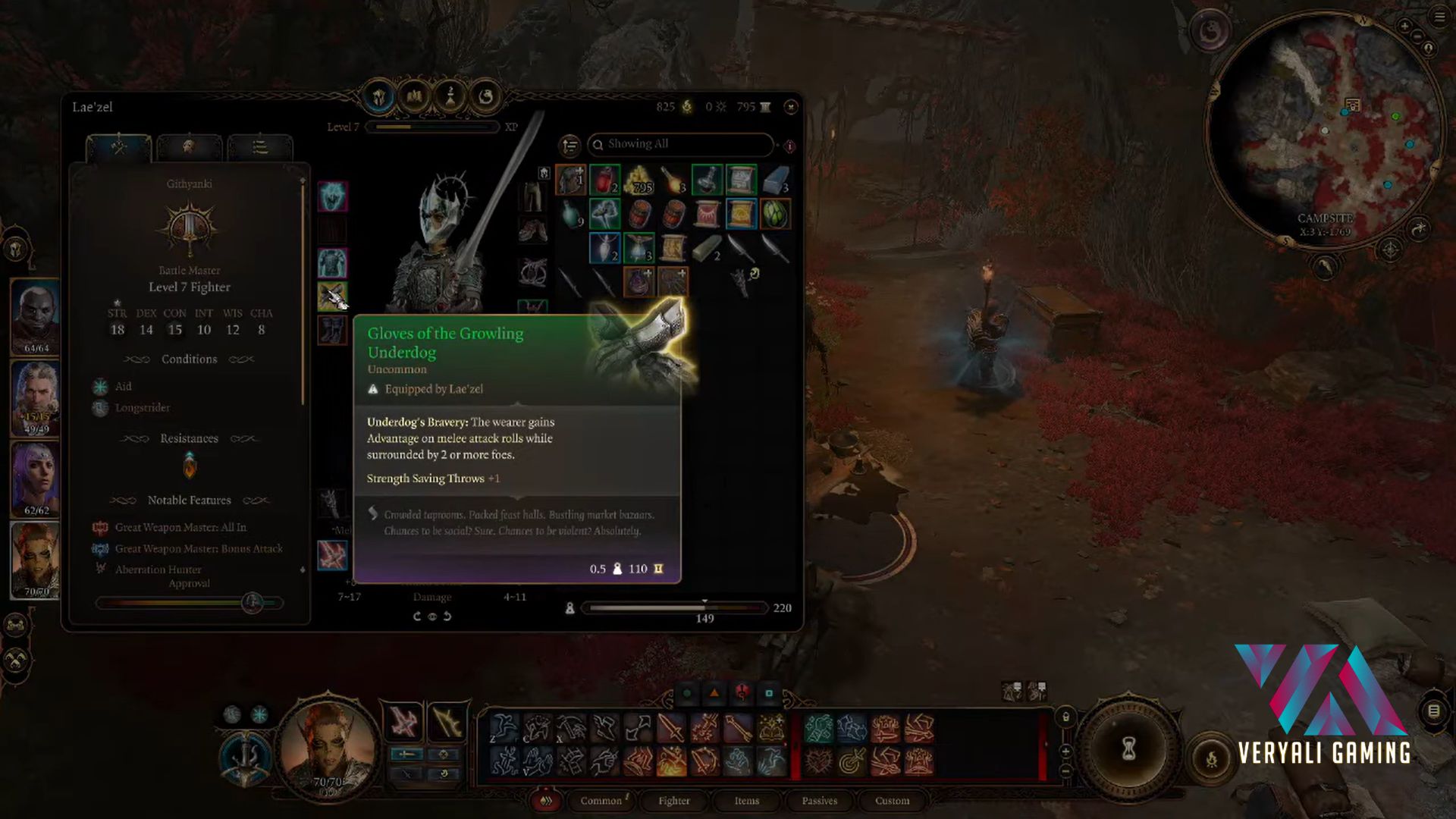Select the equipped Gloves of the Growling Underdog slot
The height and width of the screenshot is (819, 1456).
click(332, 297)
